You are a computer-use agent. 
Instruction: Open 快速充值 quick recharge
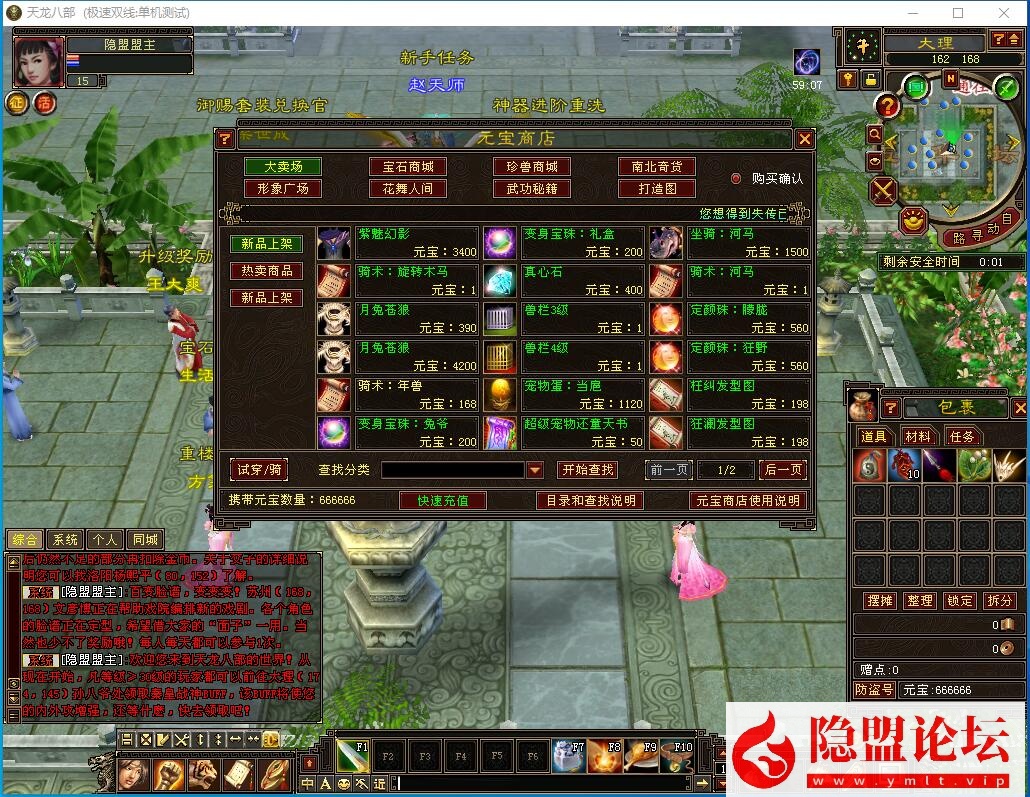point(443,500)
